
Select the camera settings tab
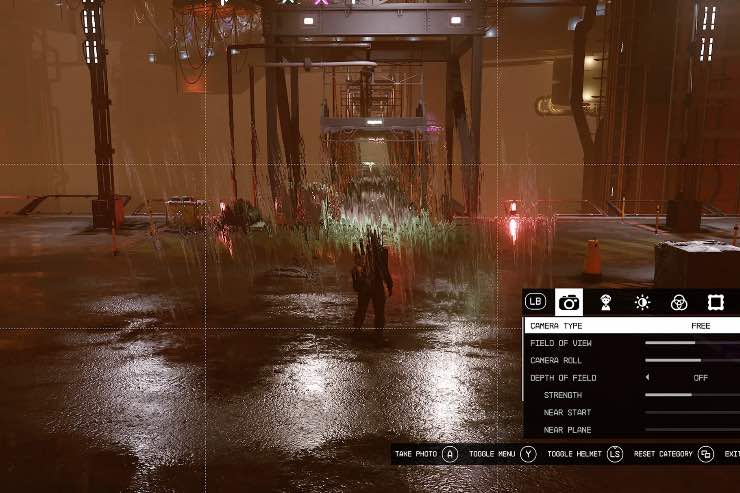pyautogui.click(x=569, y=302)
